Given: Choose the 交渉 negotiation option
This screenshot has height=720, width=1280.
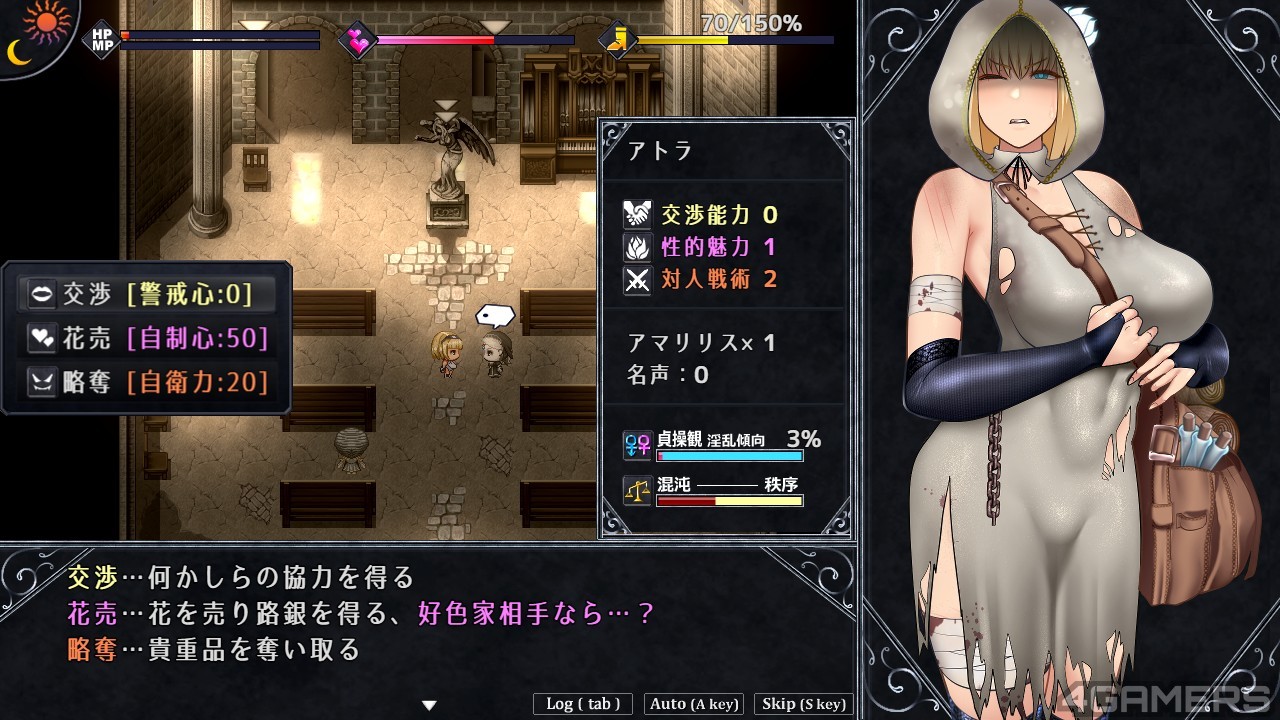Looking at the screenshot, I should click(146, 294).
